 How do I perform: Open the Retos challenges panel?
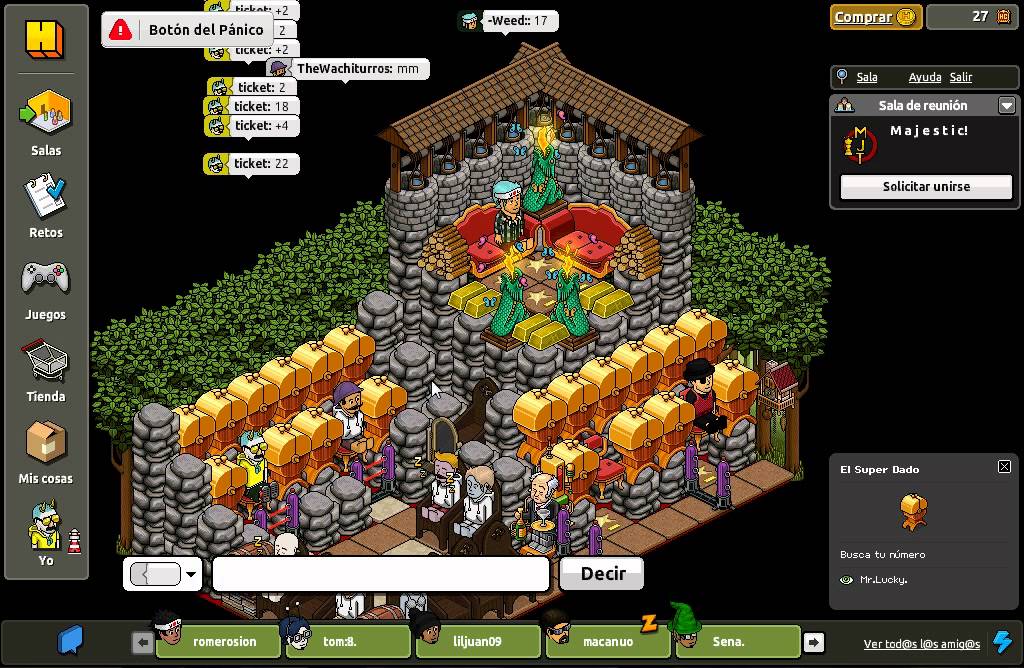45,205
